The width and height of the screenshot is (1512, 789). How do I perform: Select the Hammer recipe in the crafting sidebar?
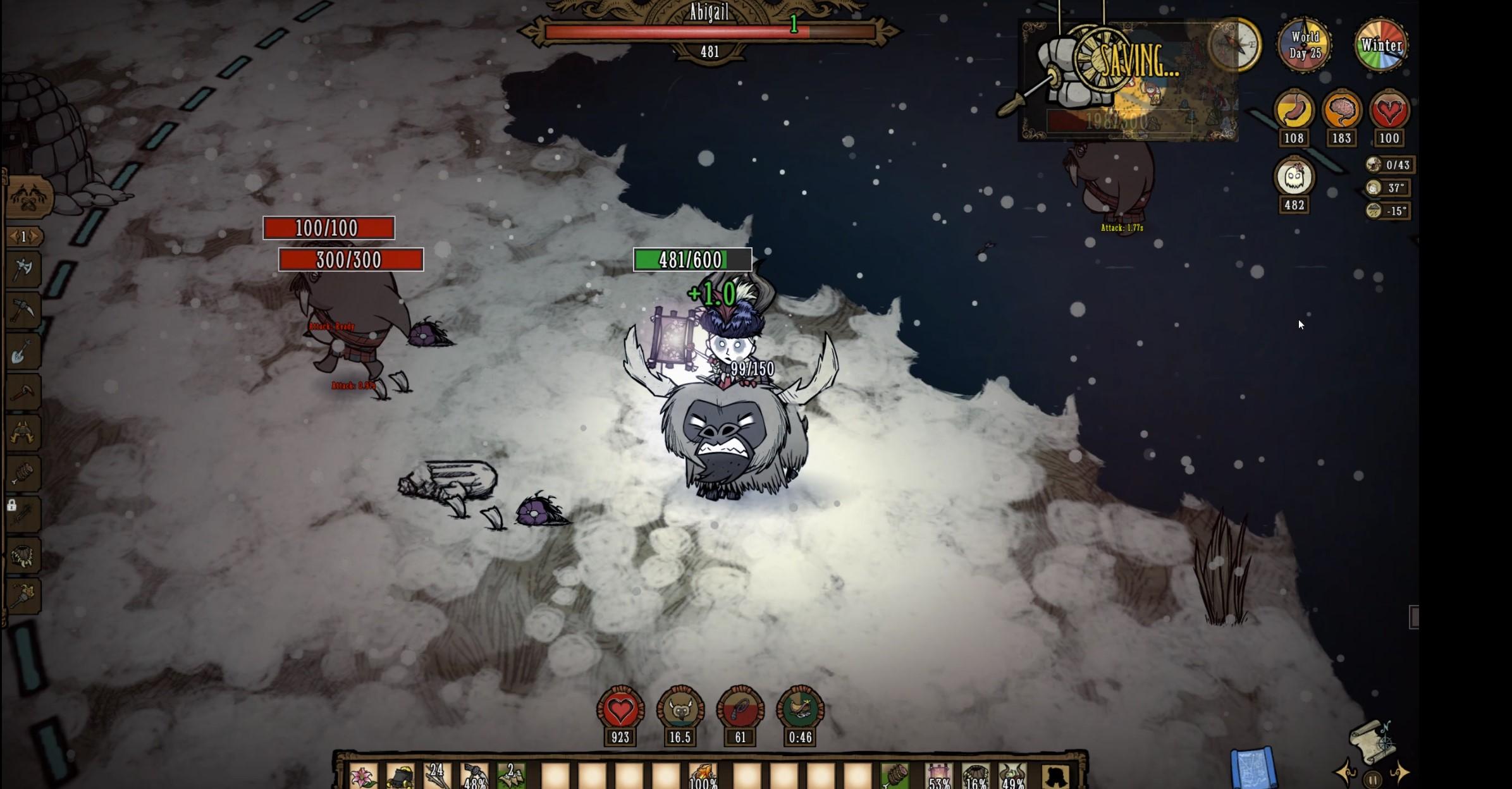click(23, 392)
